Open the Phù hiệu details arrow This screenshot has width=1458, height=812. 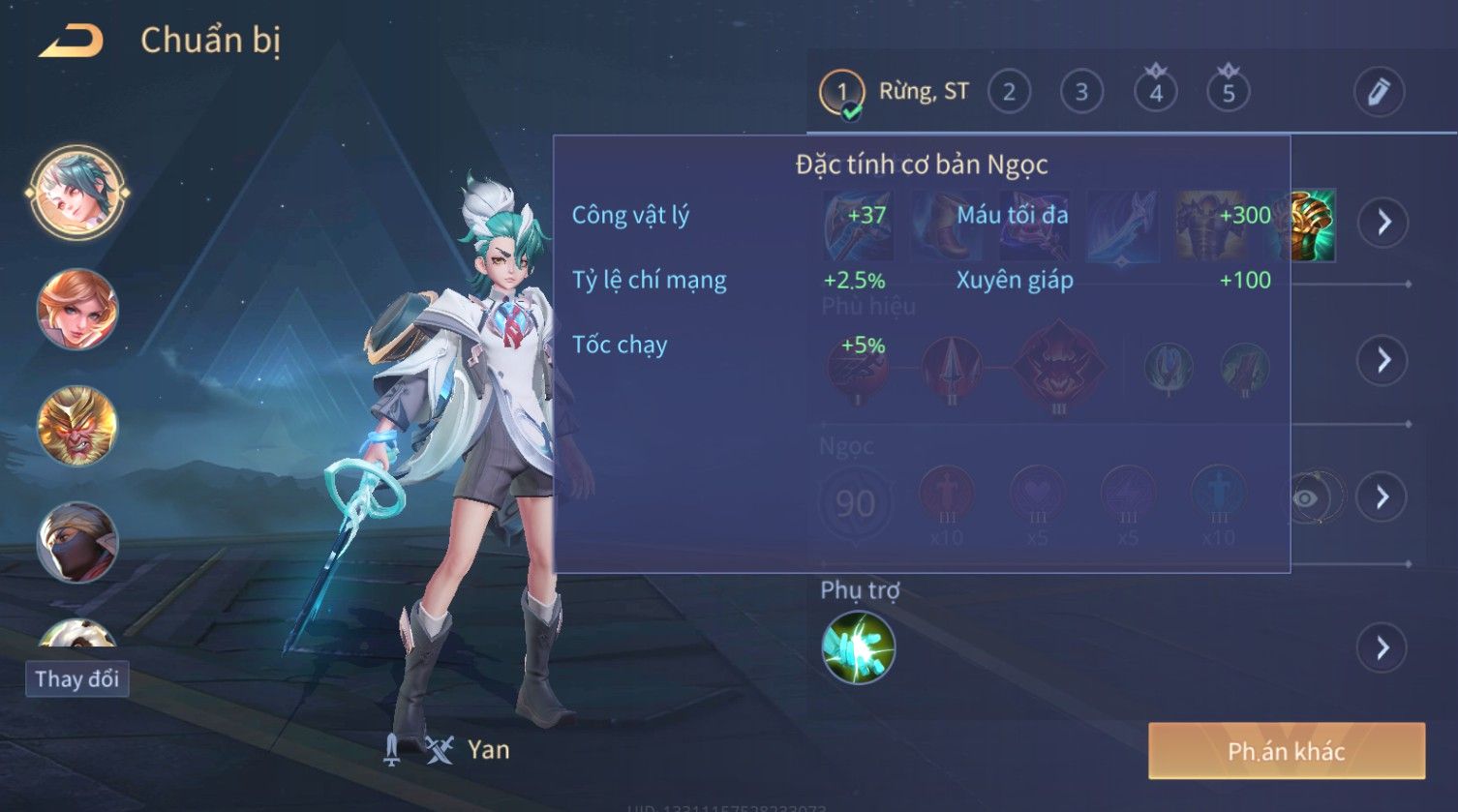[x=1382, y=360]
